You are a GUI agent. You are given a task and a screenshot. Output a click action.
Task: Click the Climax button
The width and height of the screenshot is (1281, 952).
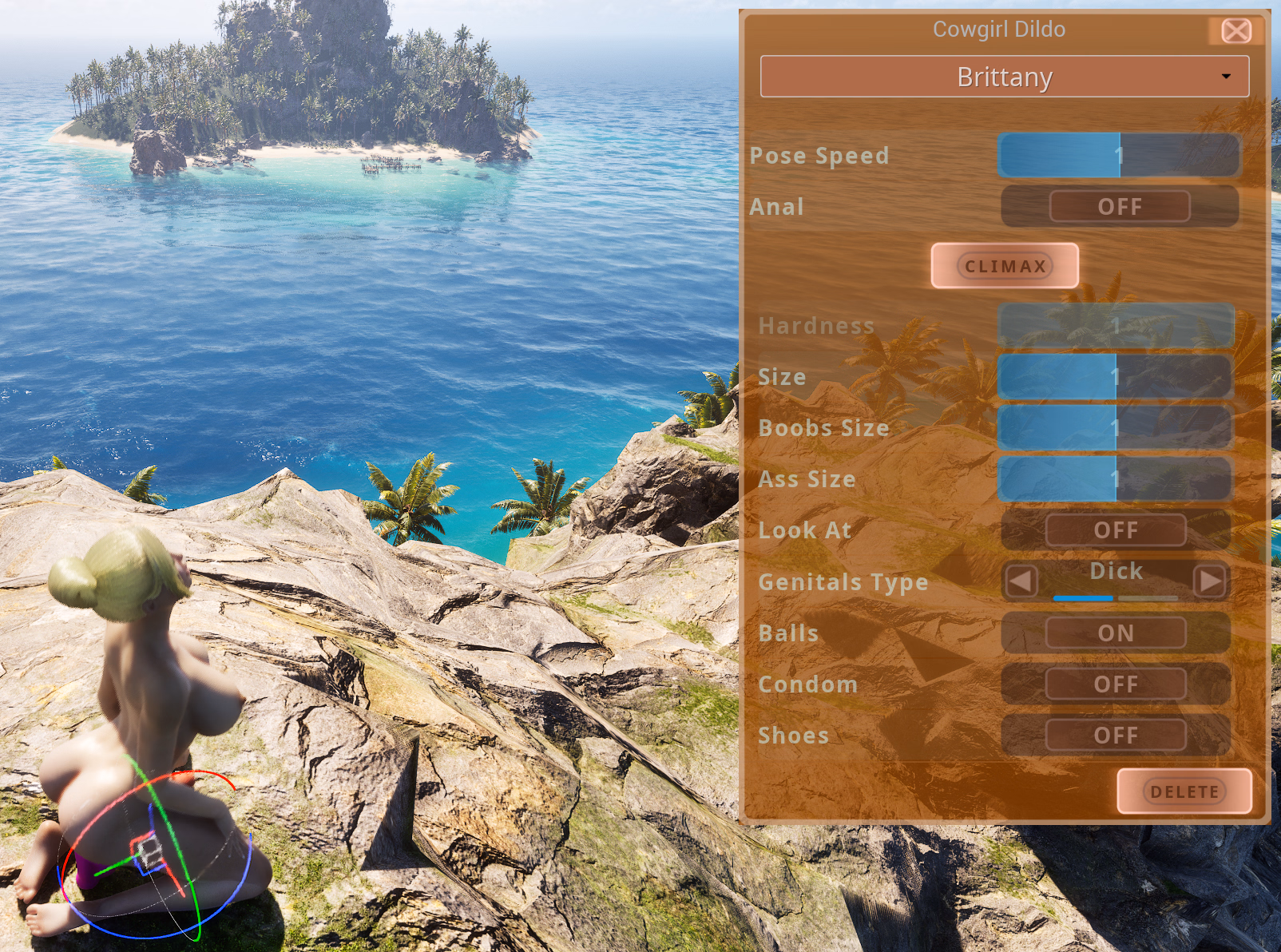click(x=1005, y=266)
